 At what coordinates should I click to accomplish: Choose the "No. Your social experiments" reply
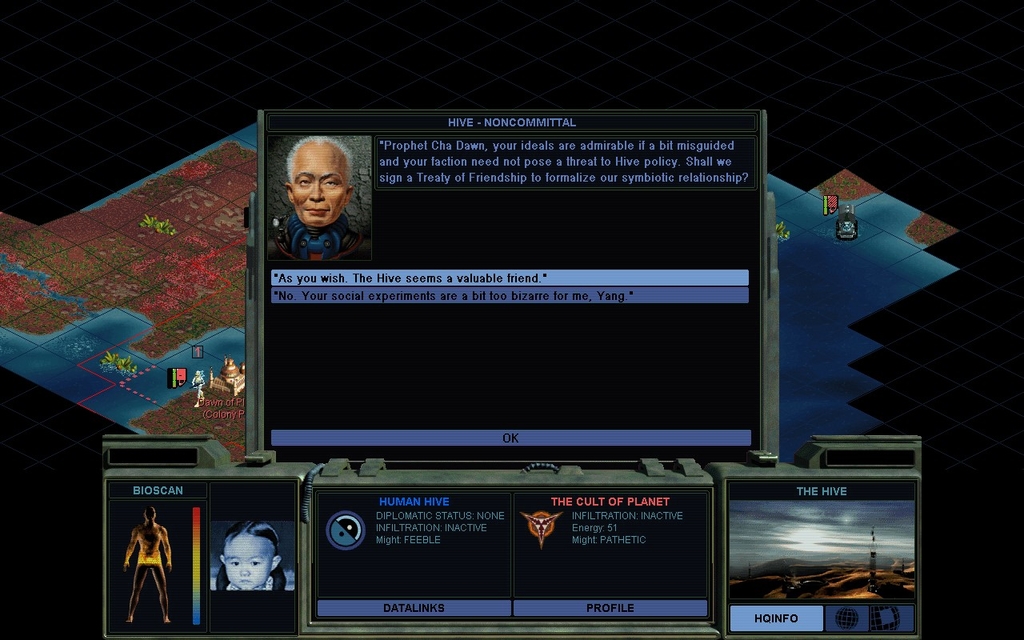click(x=509, y=295)
